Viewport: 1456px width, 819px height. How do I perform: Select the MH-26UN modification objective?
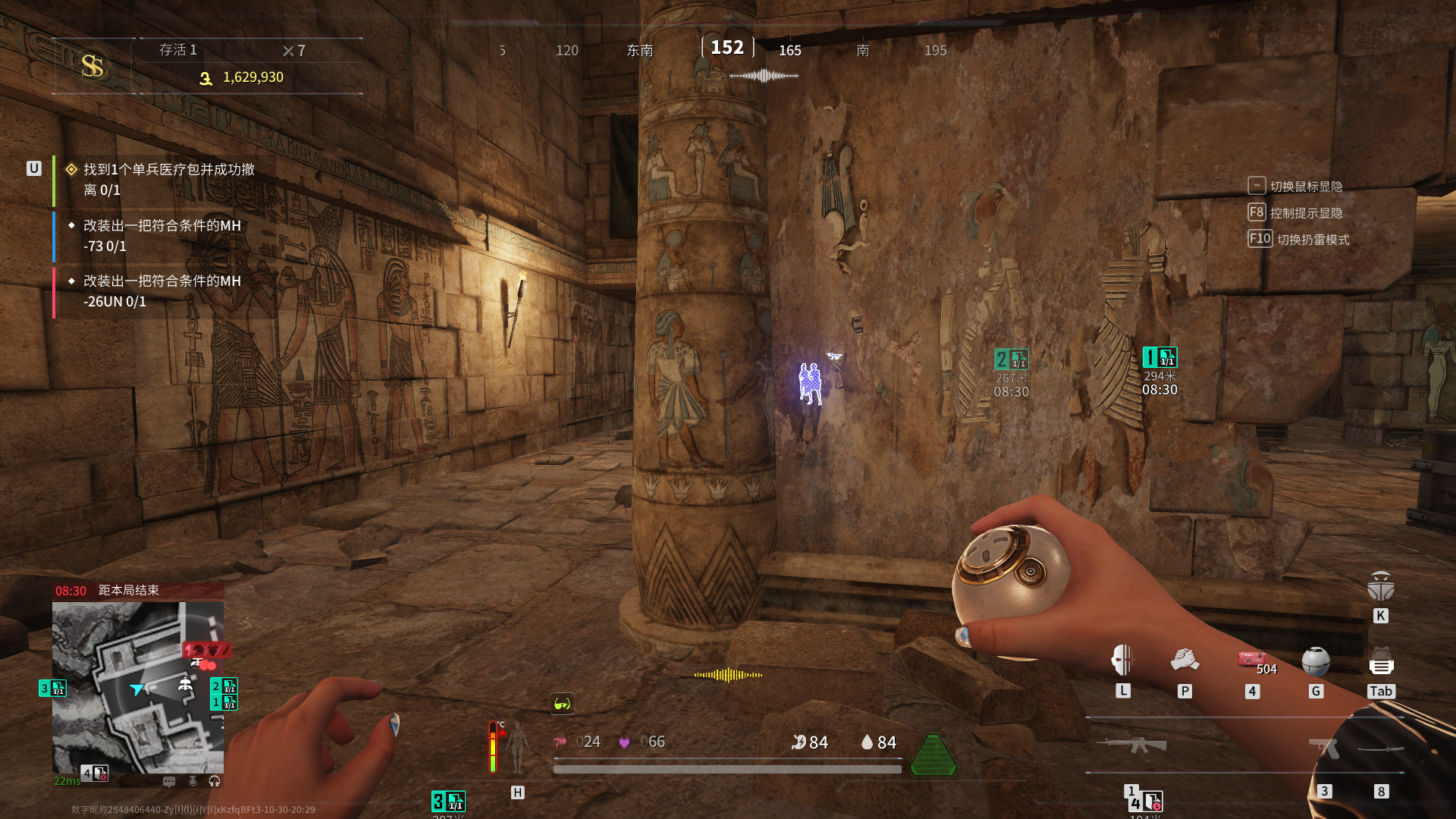pos(161,291)
